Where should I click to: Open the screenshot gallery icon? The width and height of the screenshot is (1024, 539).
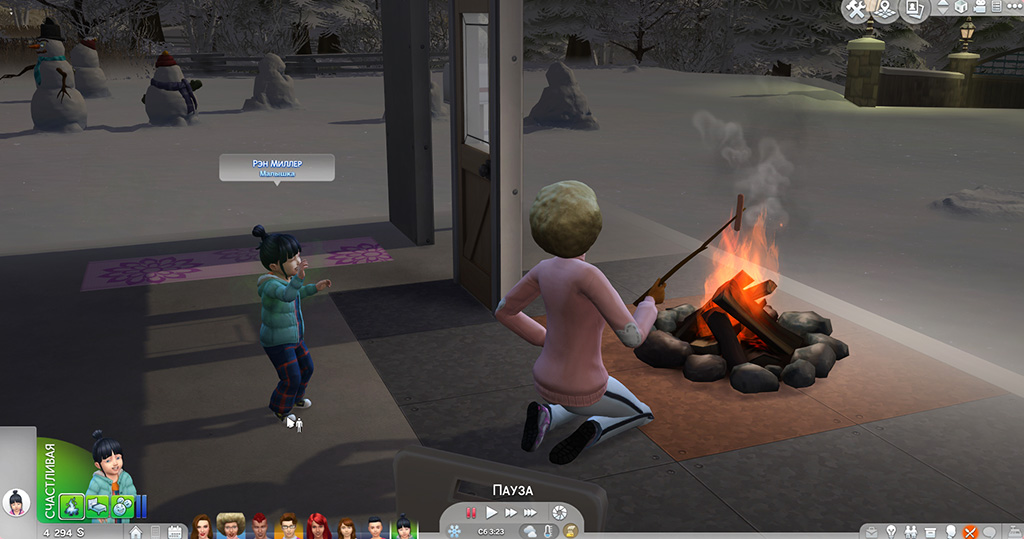tap(911, 10)
